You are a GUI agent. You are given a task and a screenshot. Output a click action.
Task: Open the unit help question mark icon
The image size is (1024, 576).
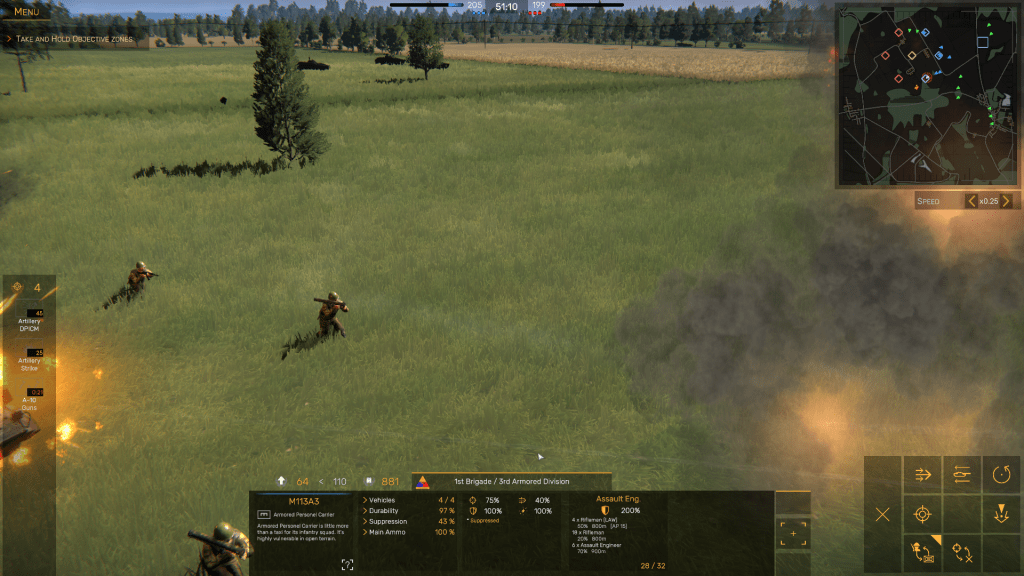click(347, 565)
